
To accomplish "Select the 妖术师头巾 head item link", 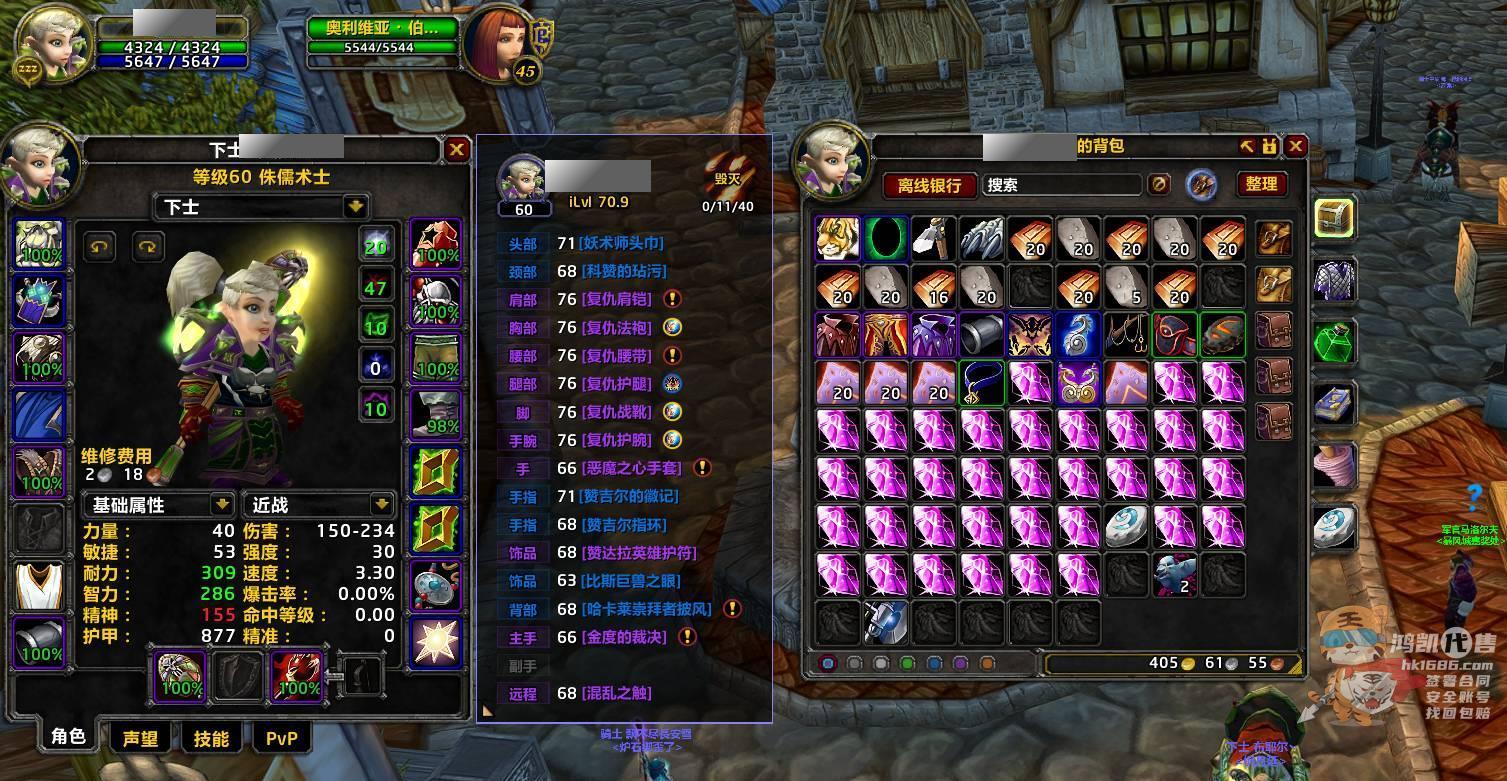I will coord(621,243).
